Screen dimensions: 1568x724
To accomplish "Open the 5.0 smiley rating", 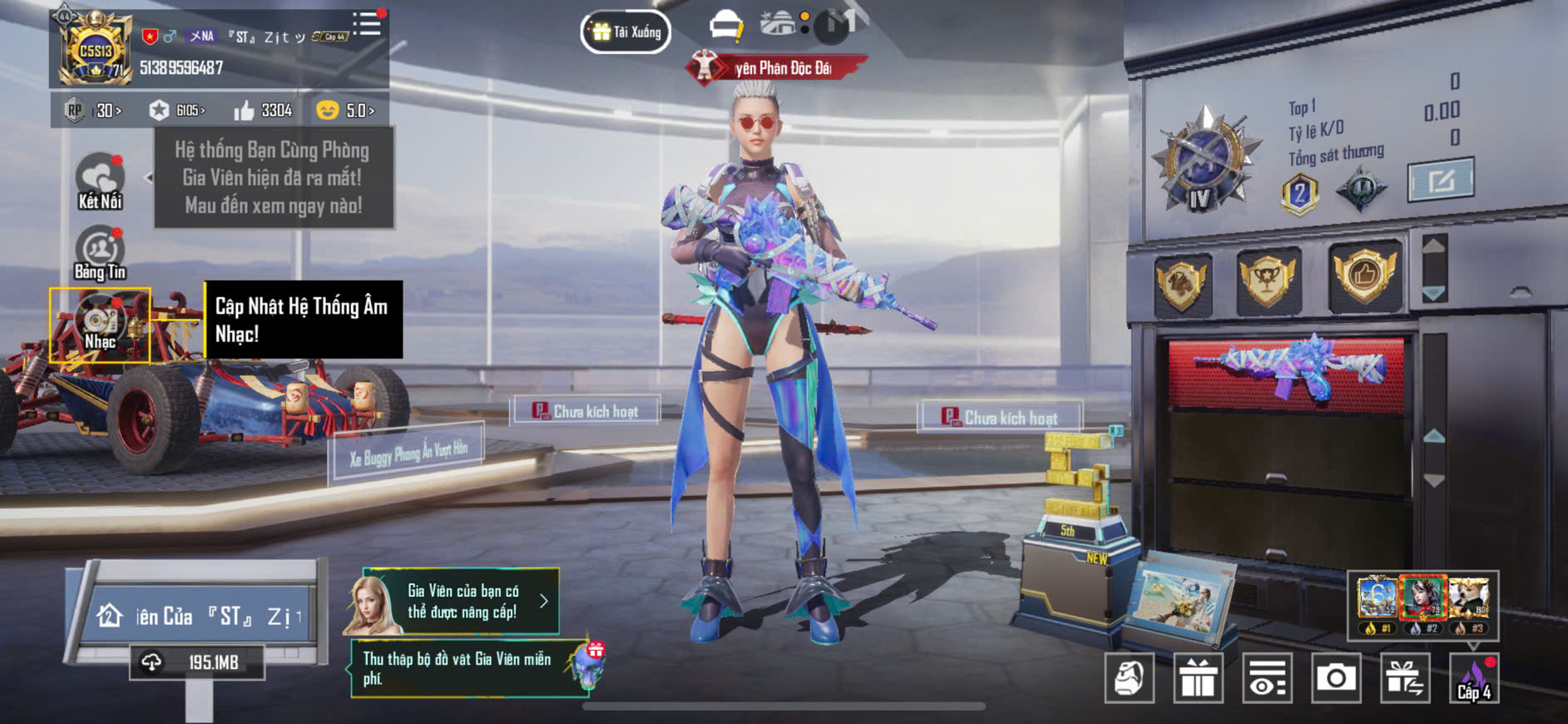I will tap(346, 110).
